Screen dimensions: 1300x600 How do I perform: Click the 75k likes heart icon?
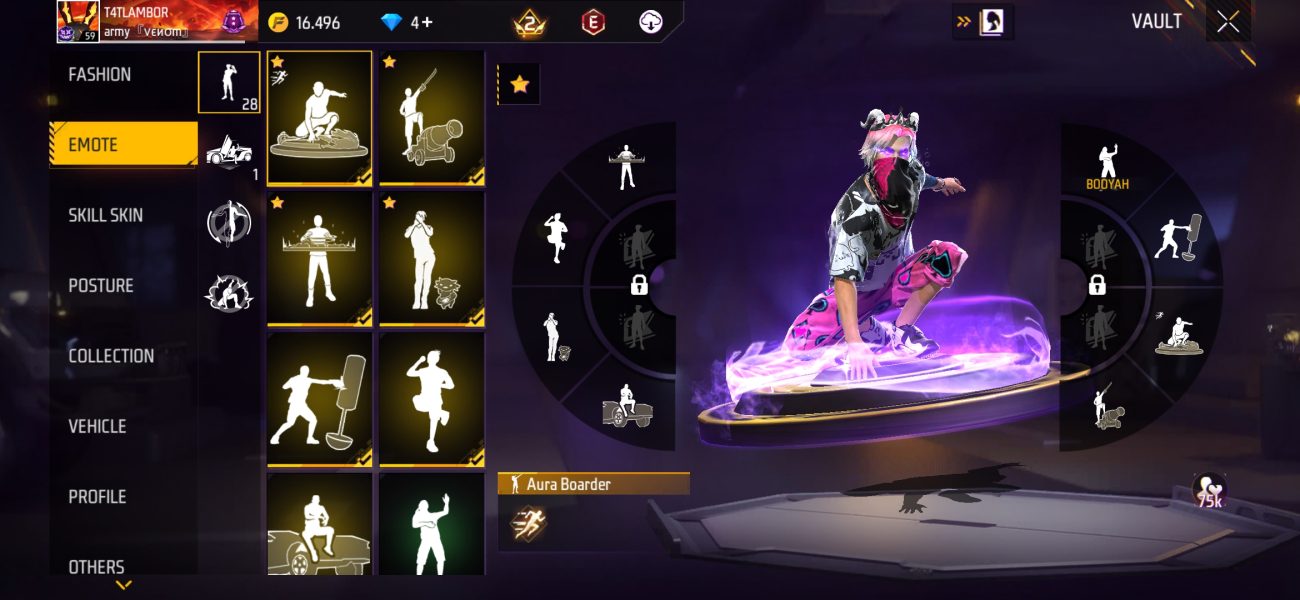[1210, 490]
